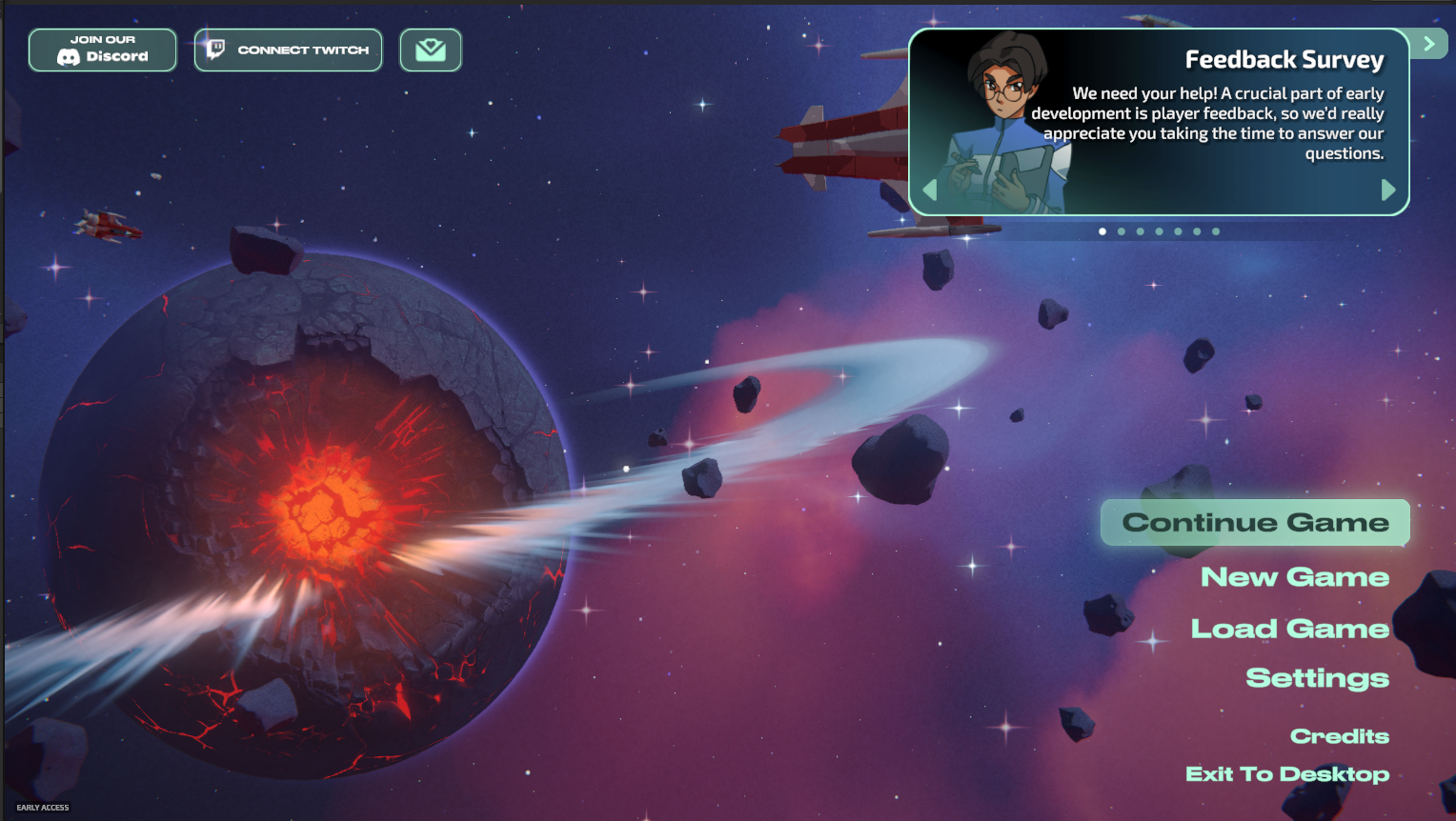This screenshot has width=1456, height=821.
Task: Open the Settings menu
Action: coord(1317,678)
